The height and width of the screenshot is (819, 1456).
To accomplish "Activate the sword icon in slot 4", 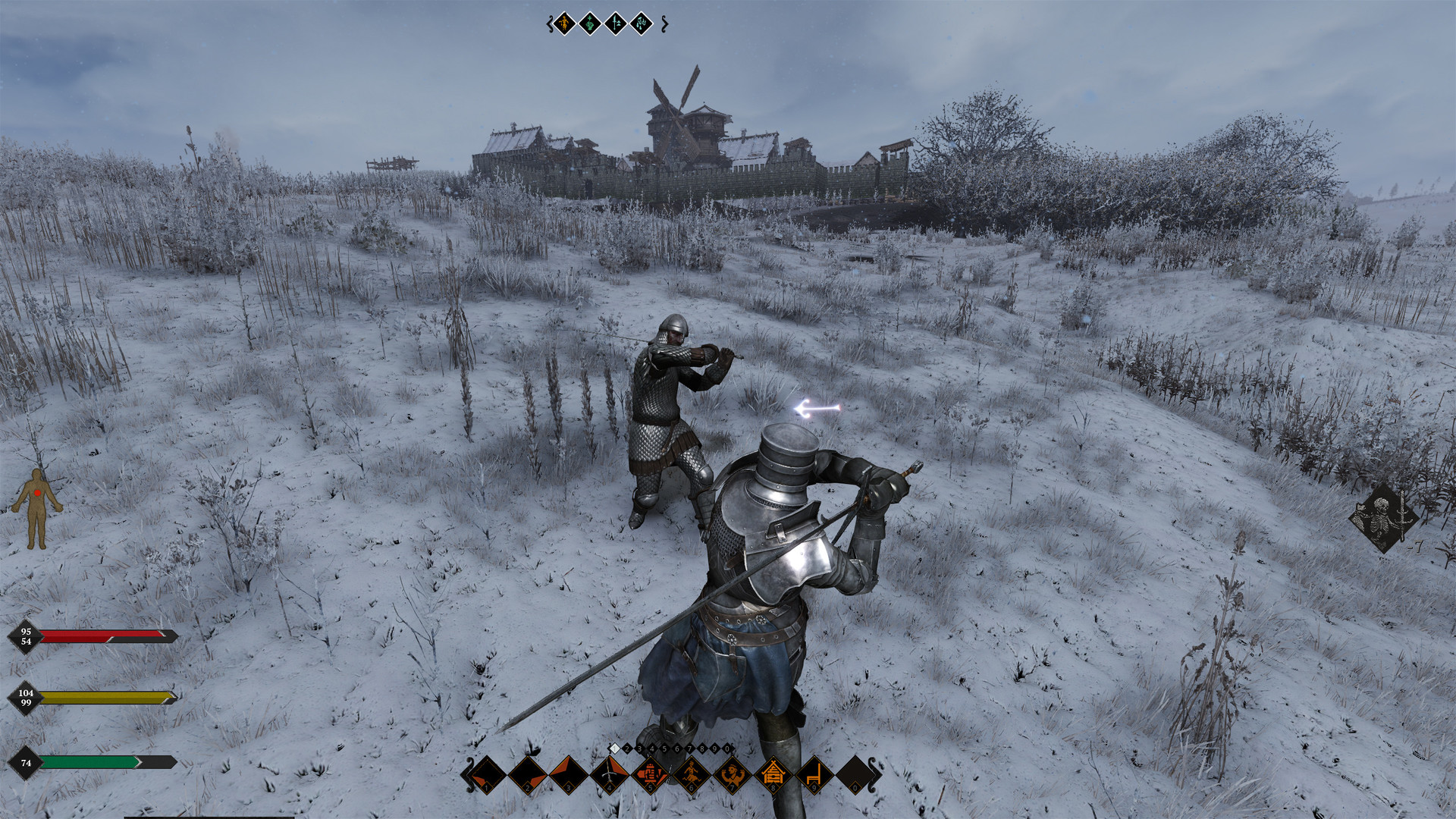I will coord(610,774).
